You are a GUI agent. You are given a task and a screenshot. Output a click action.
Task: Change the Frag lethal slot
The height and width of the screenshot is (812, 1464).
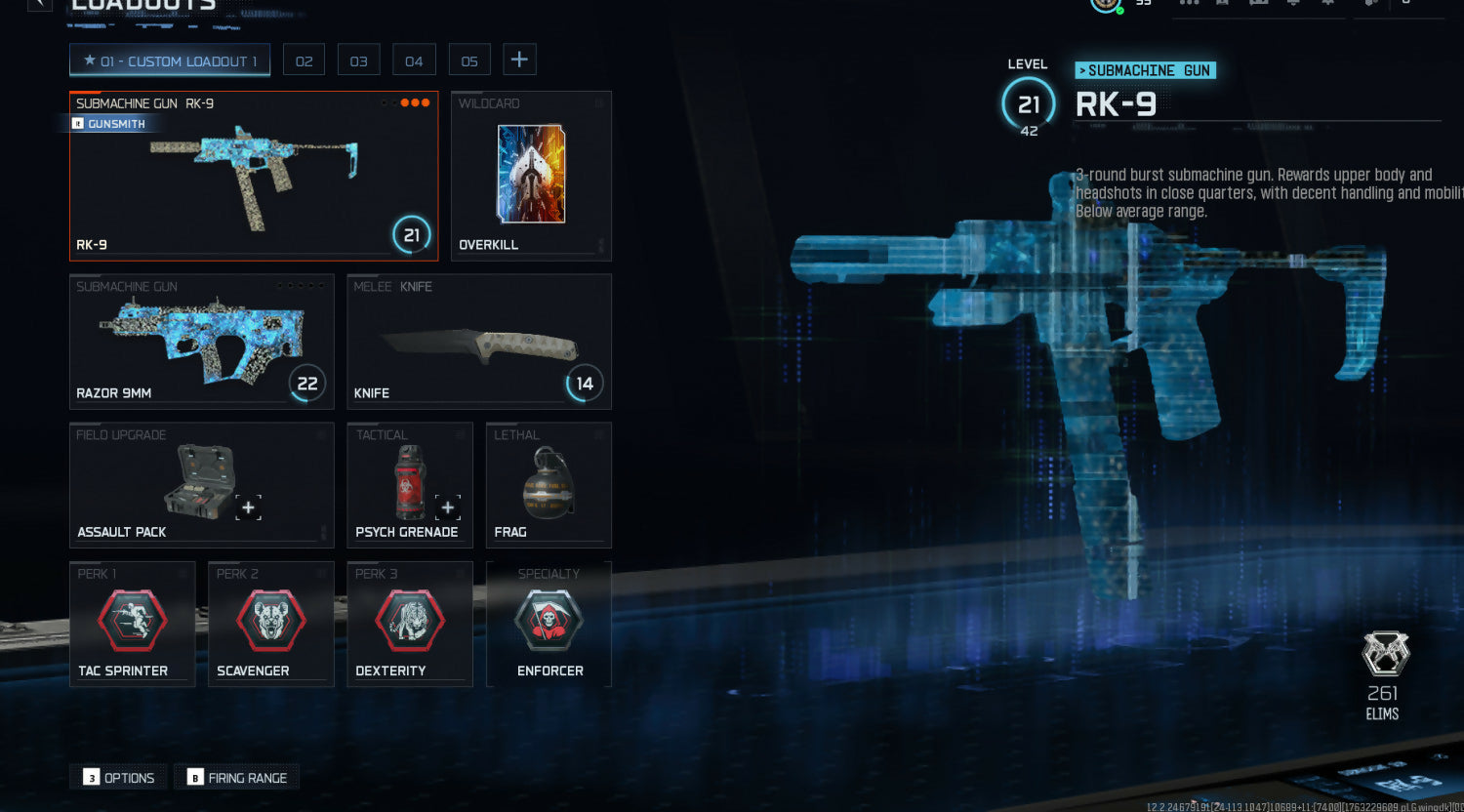tap(548, 484)
